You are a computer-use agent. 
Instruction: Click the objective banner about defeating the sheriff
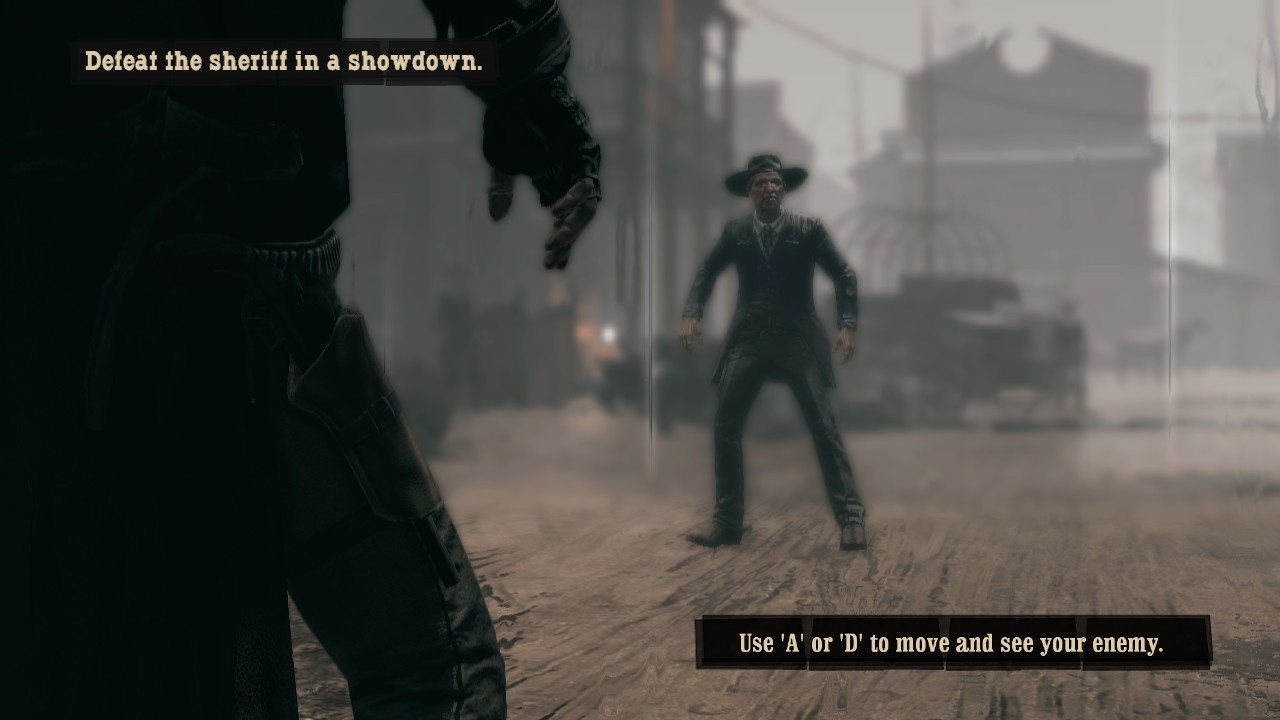tap(283, 59)
